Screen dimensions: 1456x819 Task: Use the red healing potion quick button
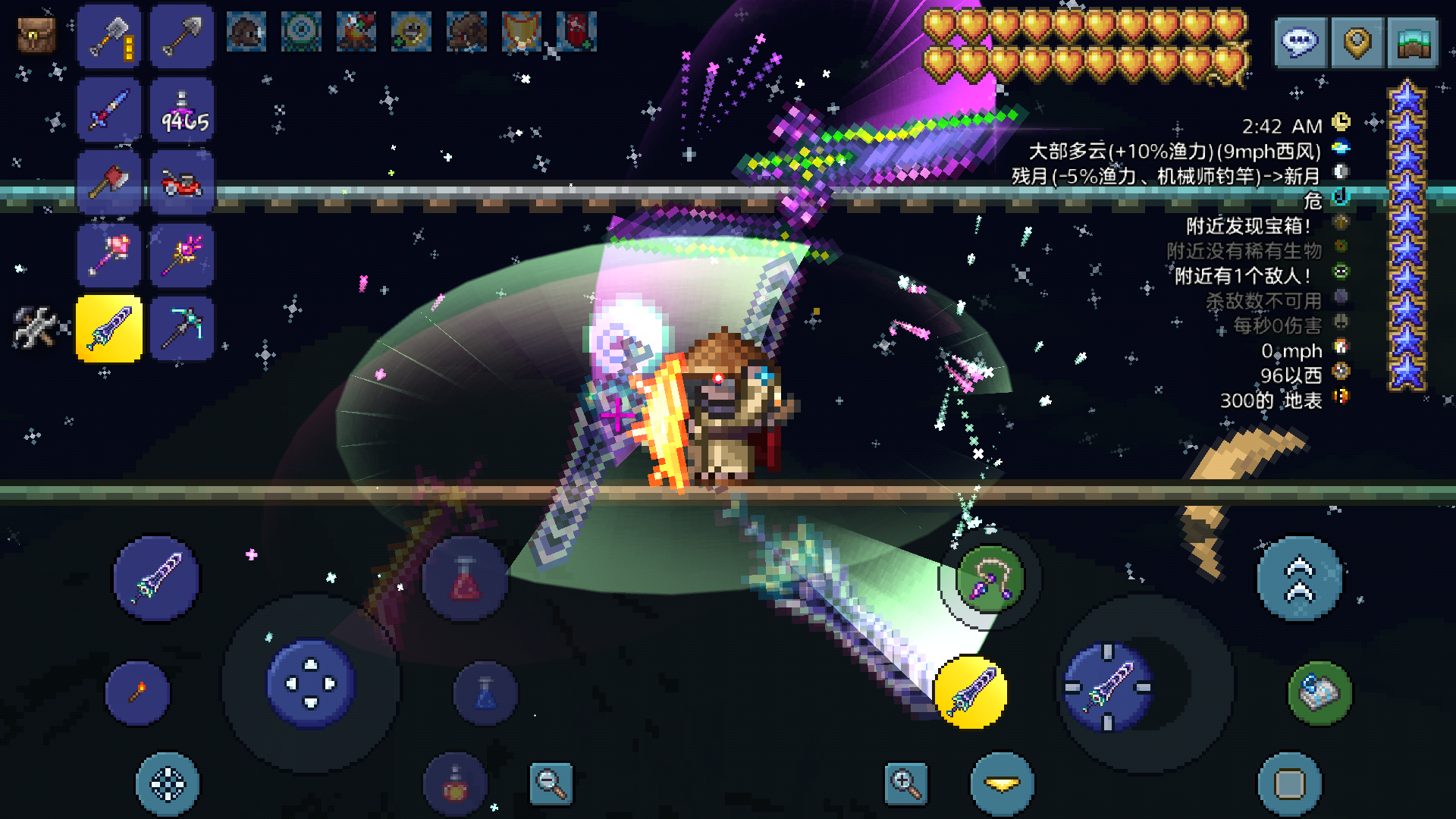pyautogui.click(x=465, y=580)
